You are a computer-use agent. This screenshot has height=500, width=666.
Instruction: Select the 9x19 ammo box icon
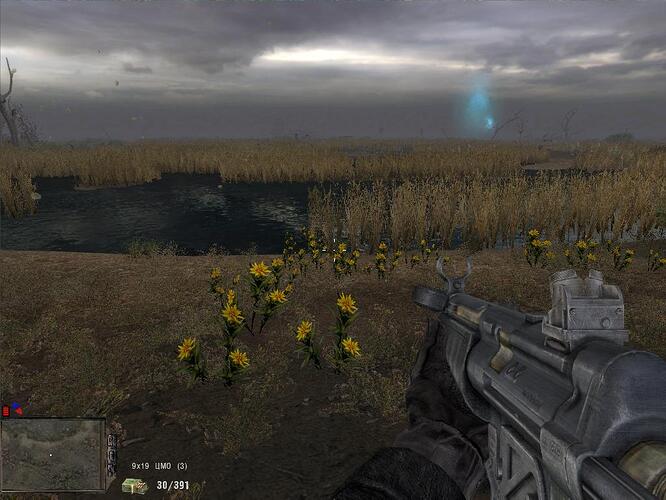(x=133, y=486)
